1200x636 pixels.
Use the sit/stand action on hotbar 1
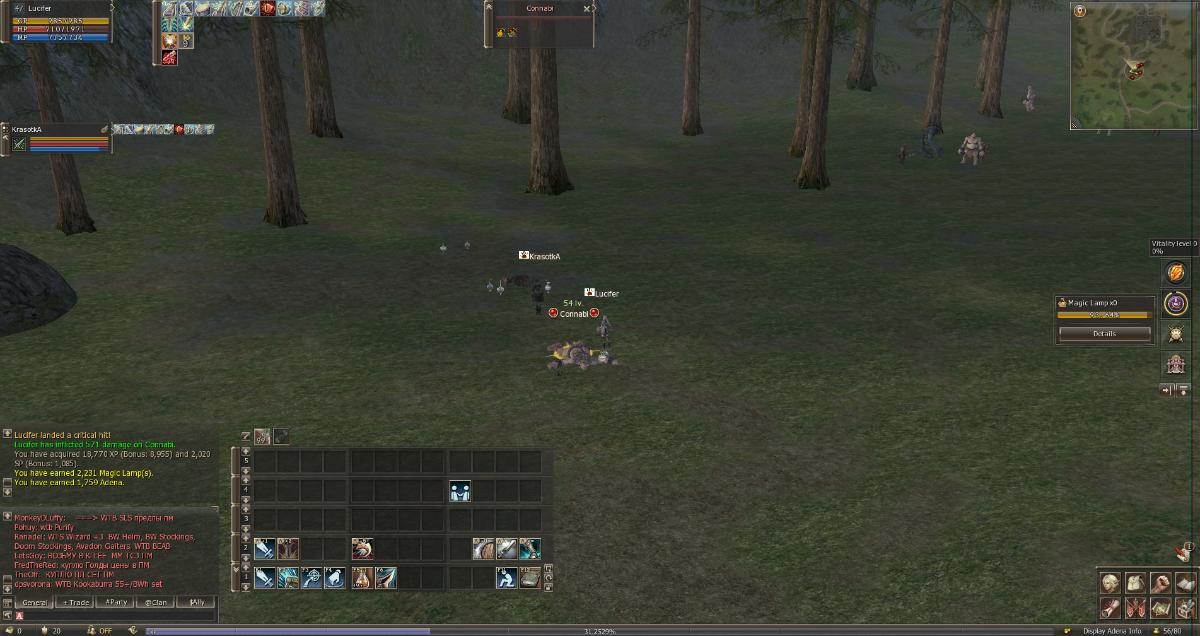(x=507, y=578)
